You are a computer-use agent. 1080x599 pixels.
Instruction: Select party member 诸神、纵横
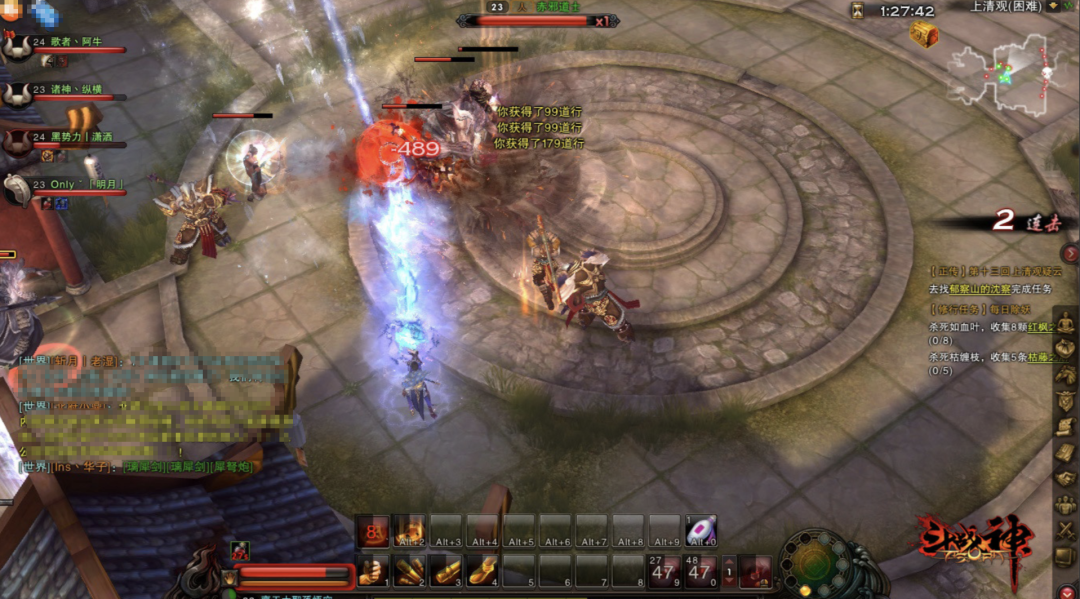(70, 88)
